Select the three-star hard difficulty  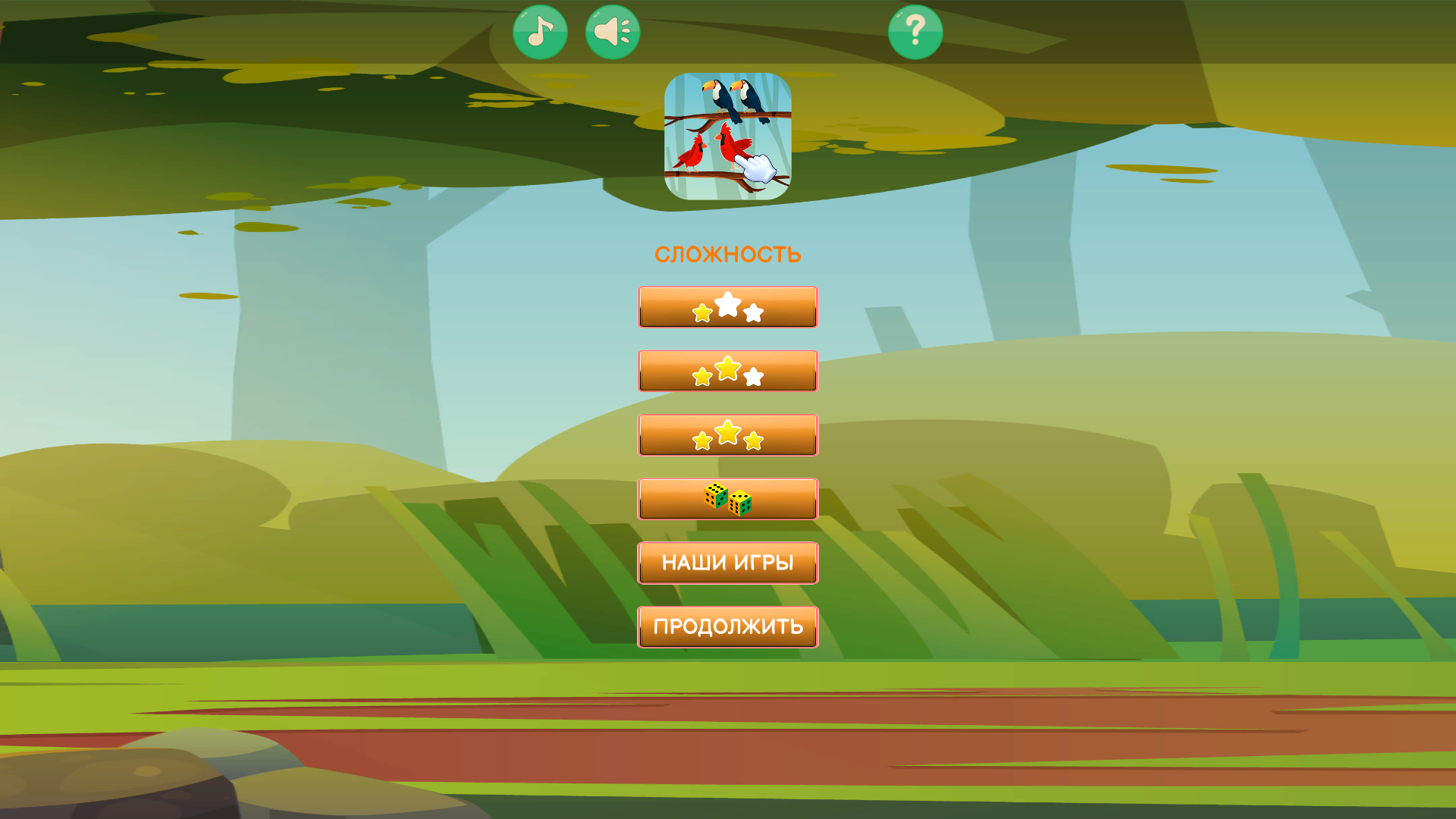pyautogui.click(x=727, y=435)
